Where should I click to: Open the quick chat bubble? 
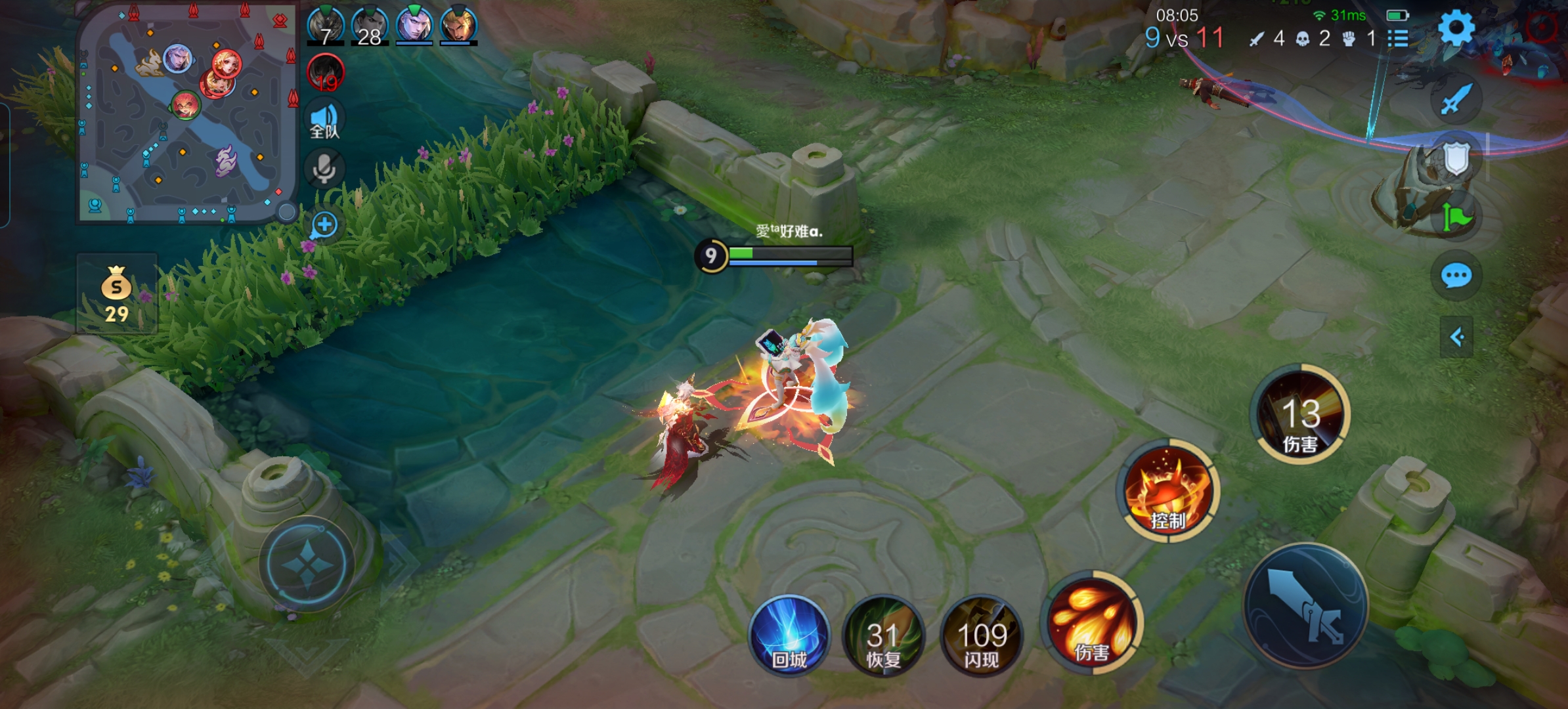(1456, 276)
